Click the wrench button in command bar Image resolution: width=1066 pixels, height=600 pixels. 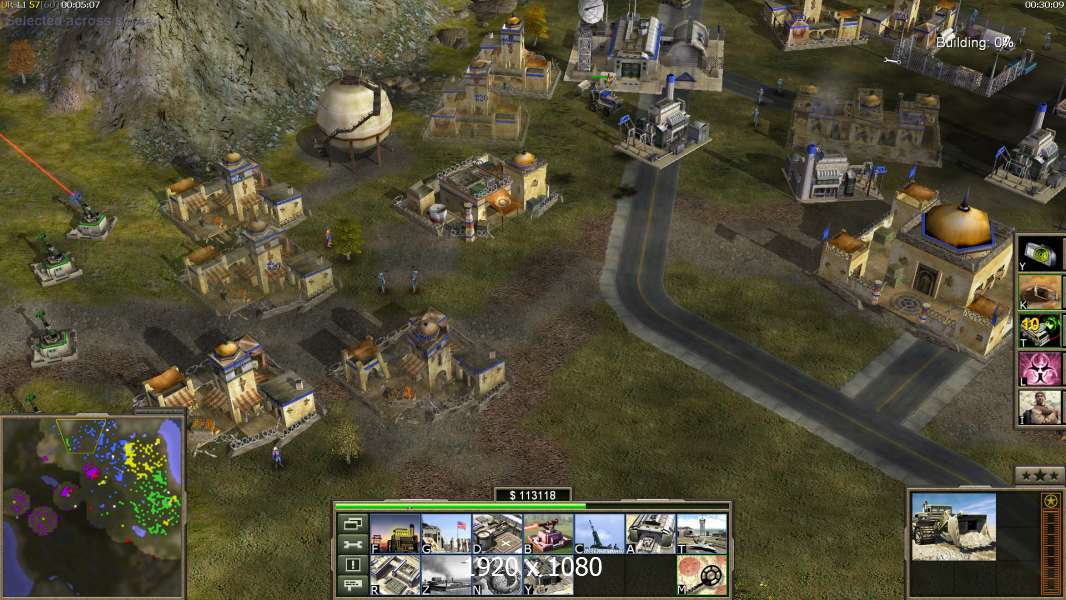[x=352, y=544]
